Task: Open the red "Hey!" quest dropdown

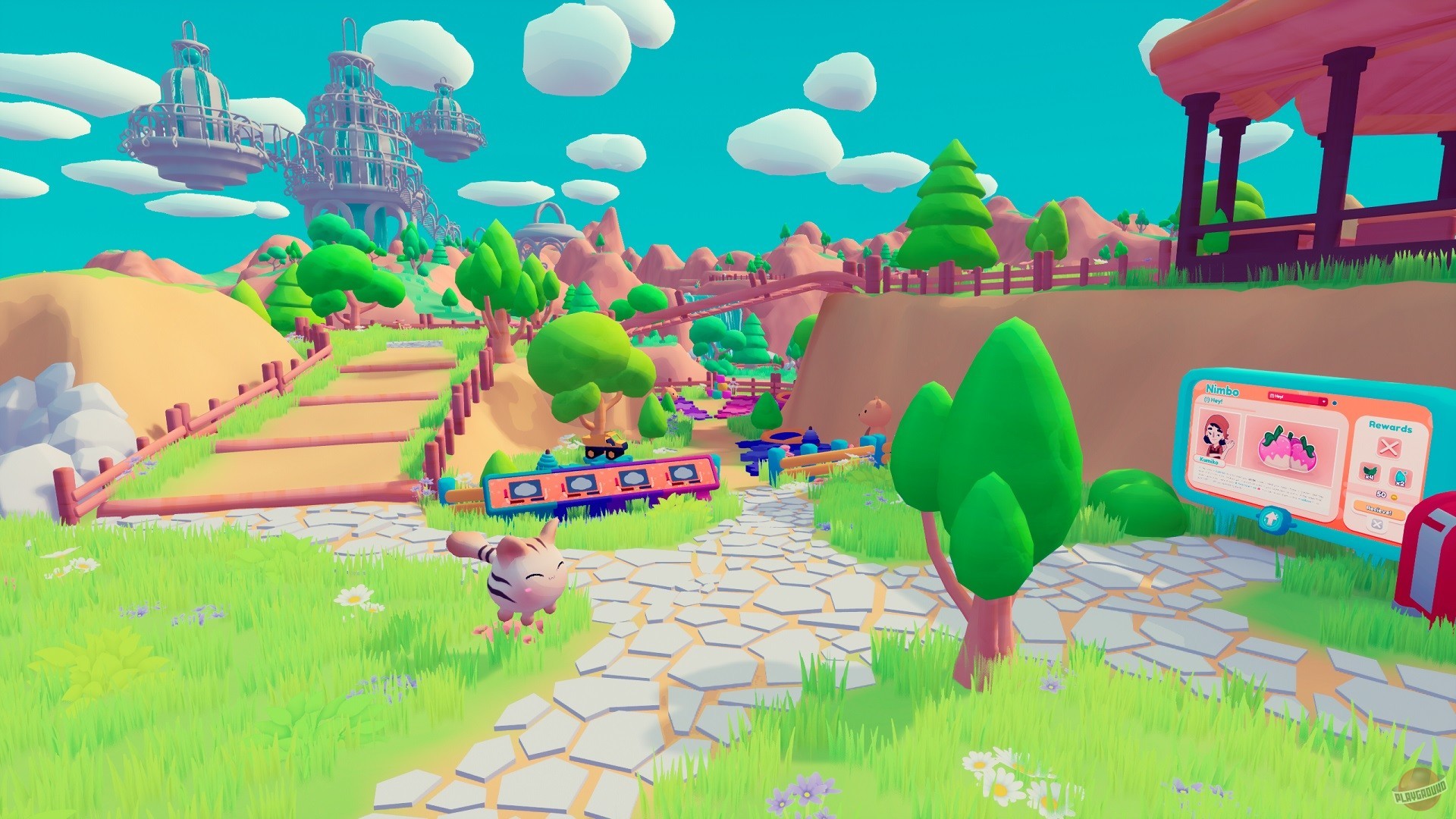Action: coord(1323,401)
